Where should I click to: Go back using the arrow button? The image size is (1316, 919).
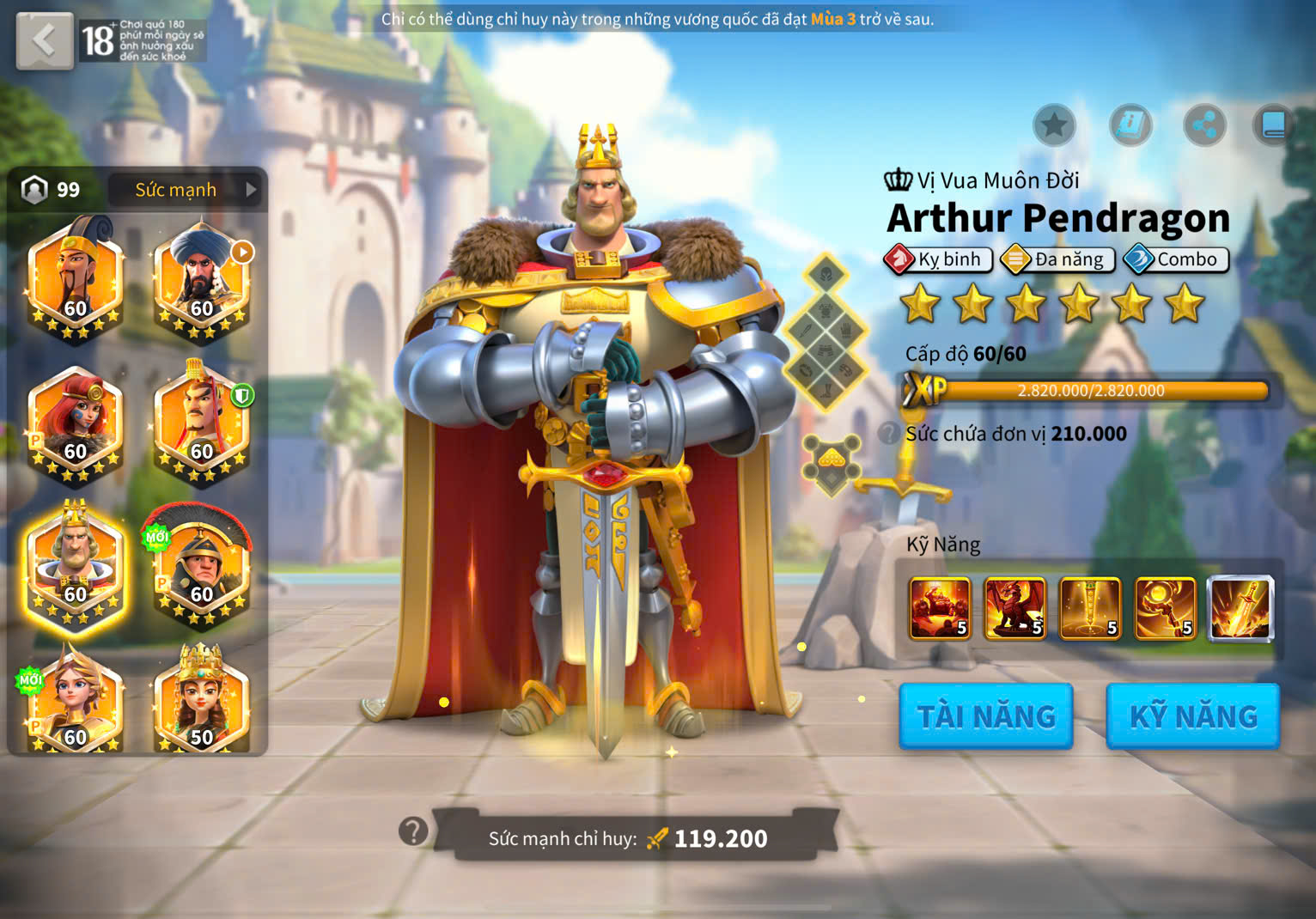44,40
